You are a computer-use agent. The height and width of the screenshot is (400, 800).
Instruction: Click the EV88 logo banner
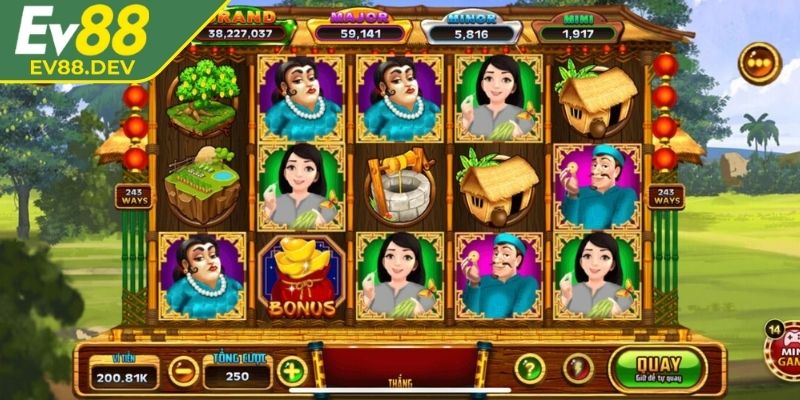[85, 38]
